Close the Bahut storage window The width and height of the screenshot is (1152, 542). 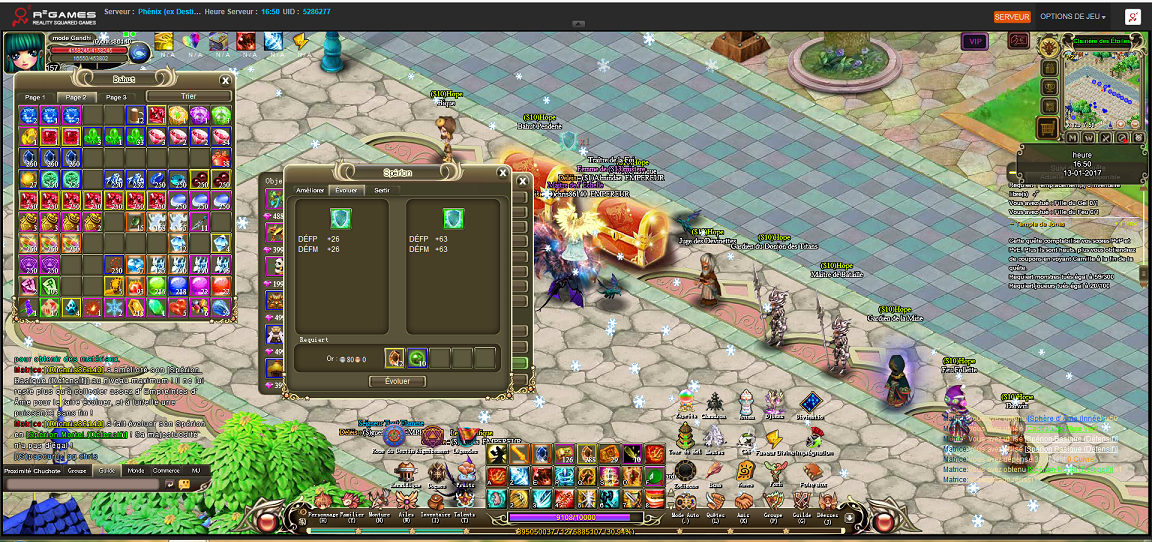[226, 81]
